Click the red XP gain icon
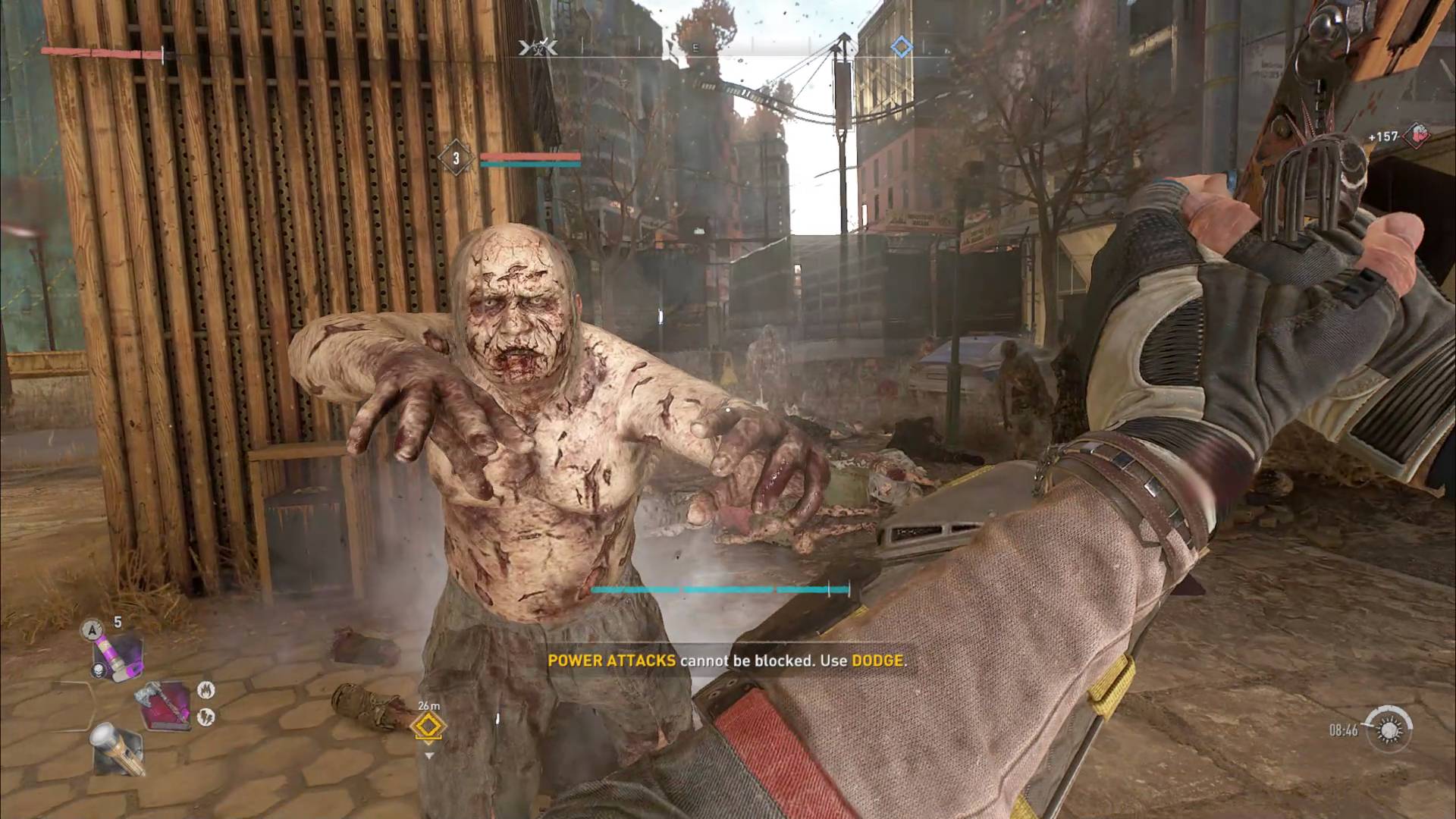 coord(1415,136)
